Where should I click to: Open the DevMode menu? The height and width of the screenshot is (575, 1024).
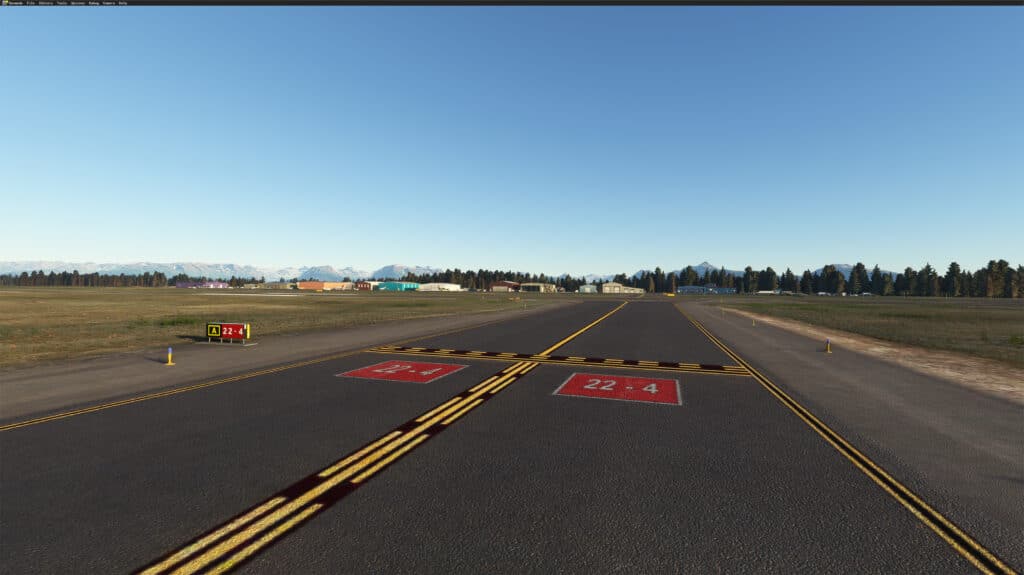[15, 3]
